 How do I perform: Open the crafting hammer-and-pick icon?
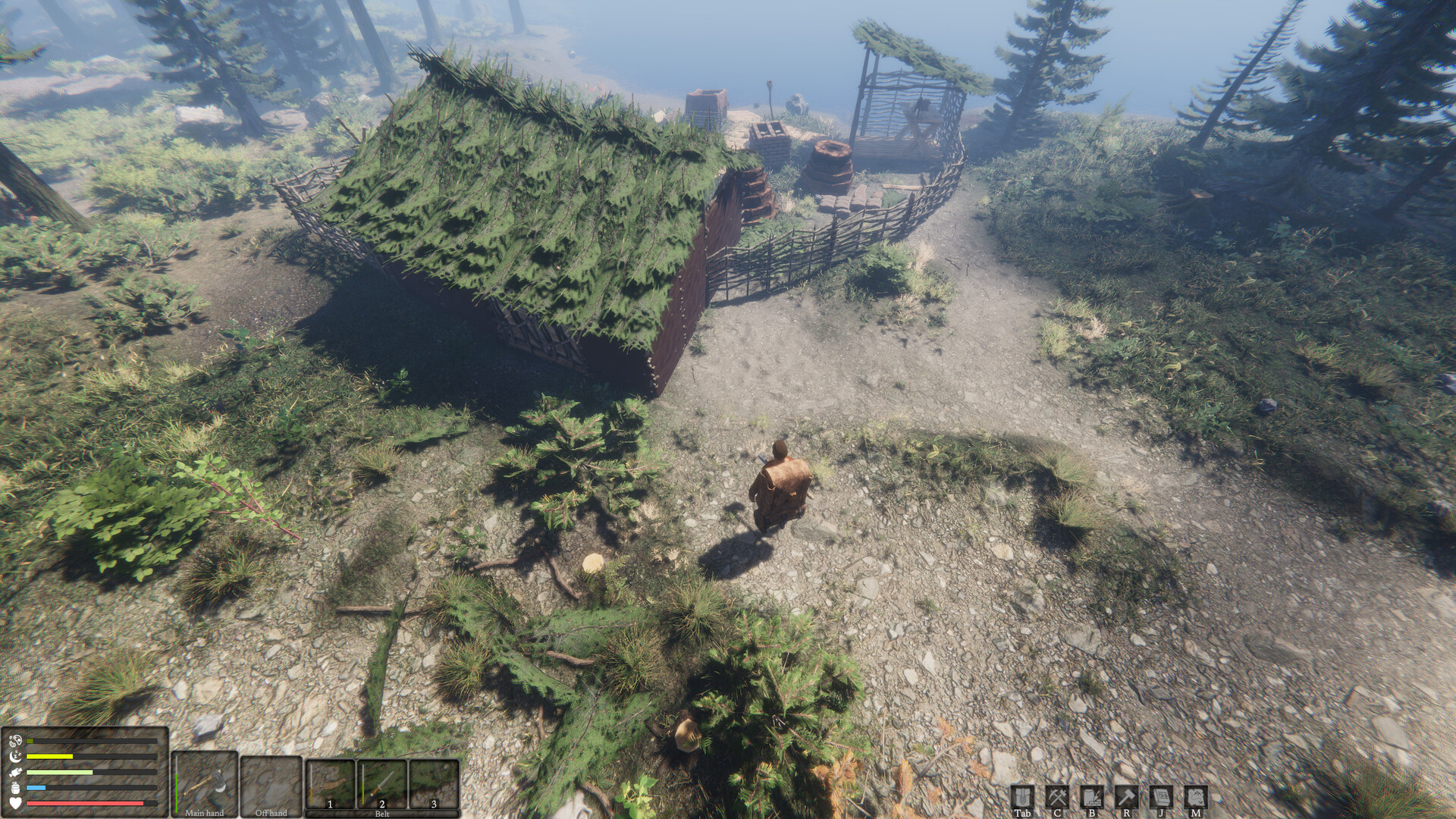click(x=1058, y=796)
